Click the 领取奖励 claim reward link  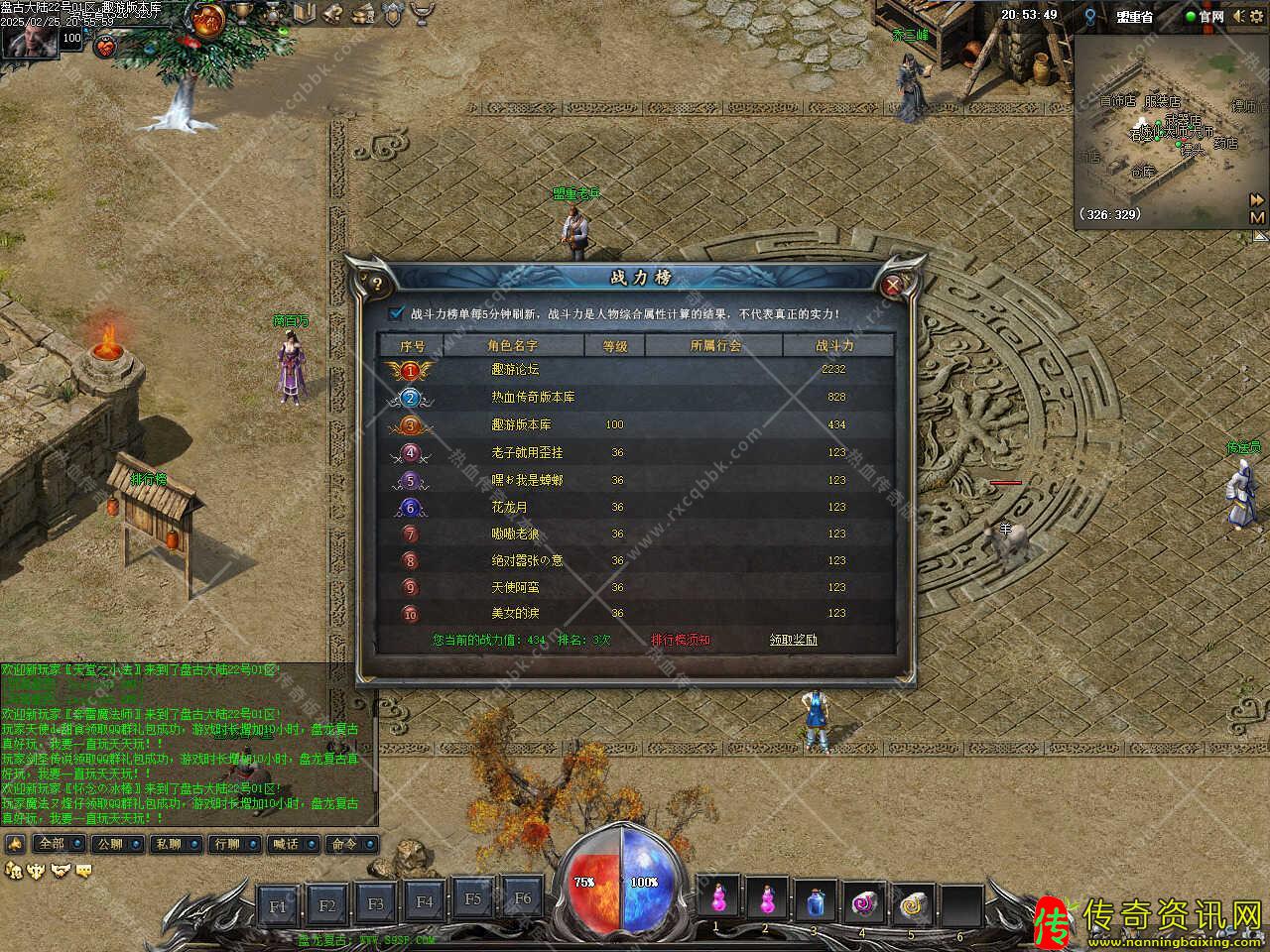[x=794, y=640]
